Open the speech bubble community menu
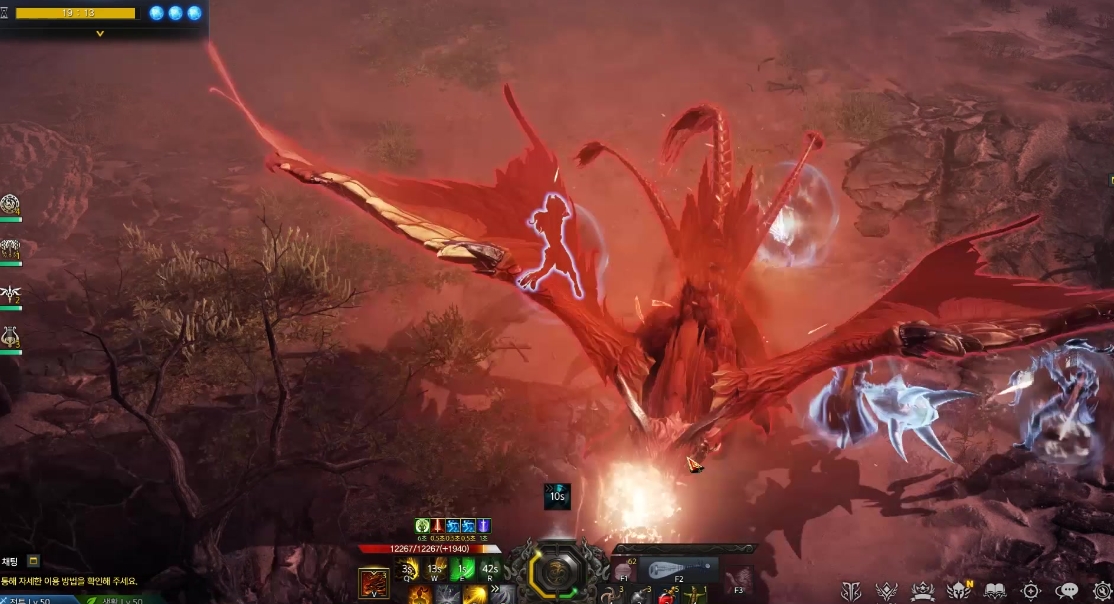This screenshot has width=1114, height=604. [1067, 591]
